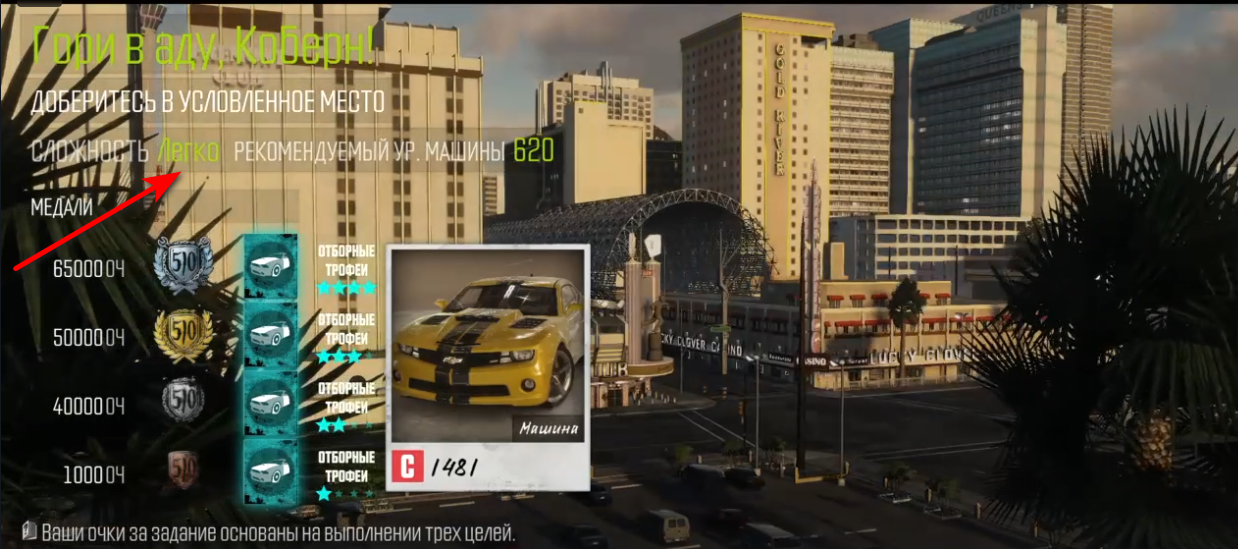Screen dimensions: 1238x549
Task: Click the platinum medal for 65000 points
Action: tap(184, 264)
